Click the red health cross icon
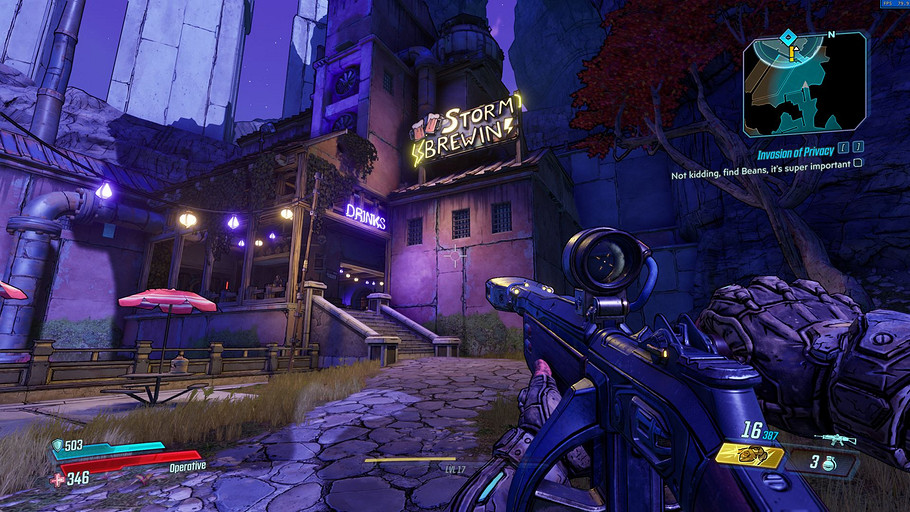 coord(56,479)
